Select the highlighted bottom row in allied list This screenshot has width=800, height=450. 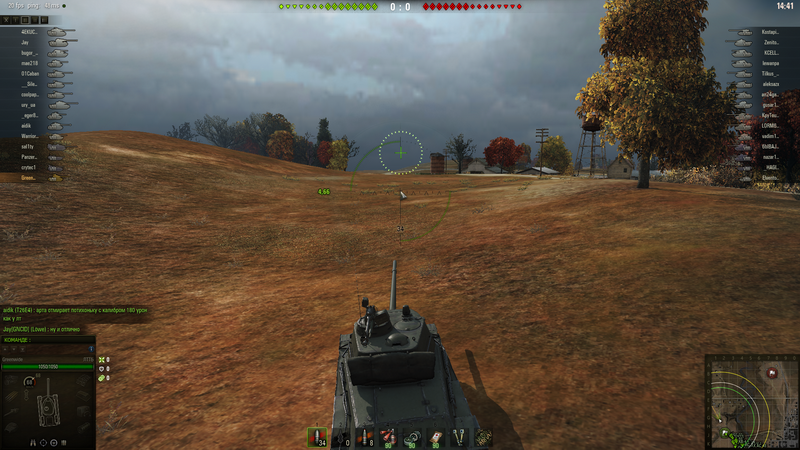30,178
